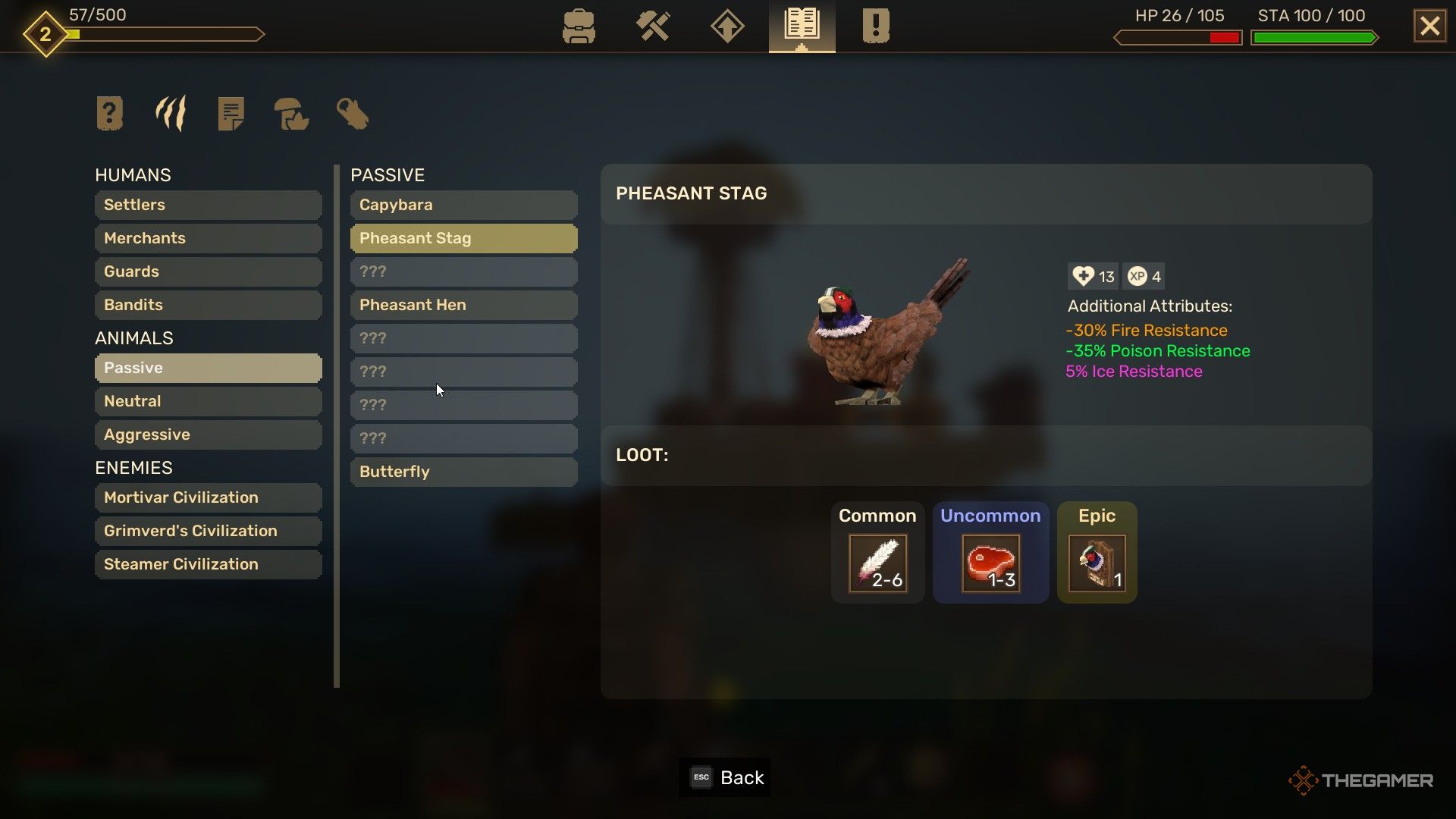Image resolution: width=1456 pixels, height=819 pixels.
Task: Show the mushroom and plants category
Action: (x=291, y=114)
